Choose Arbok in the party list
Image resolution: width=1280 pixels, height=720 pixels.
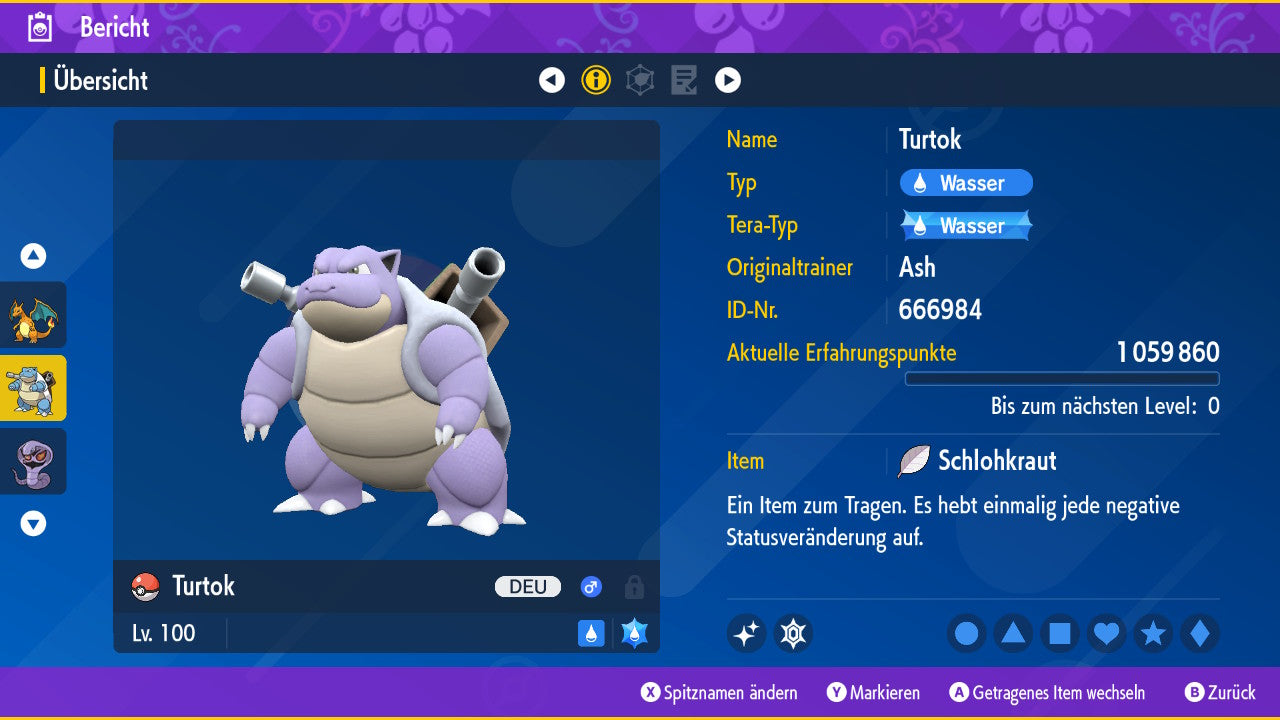(33, 461)
